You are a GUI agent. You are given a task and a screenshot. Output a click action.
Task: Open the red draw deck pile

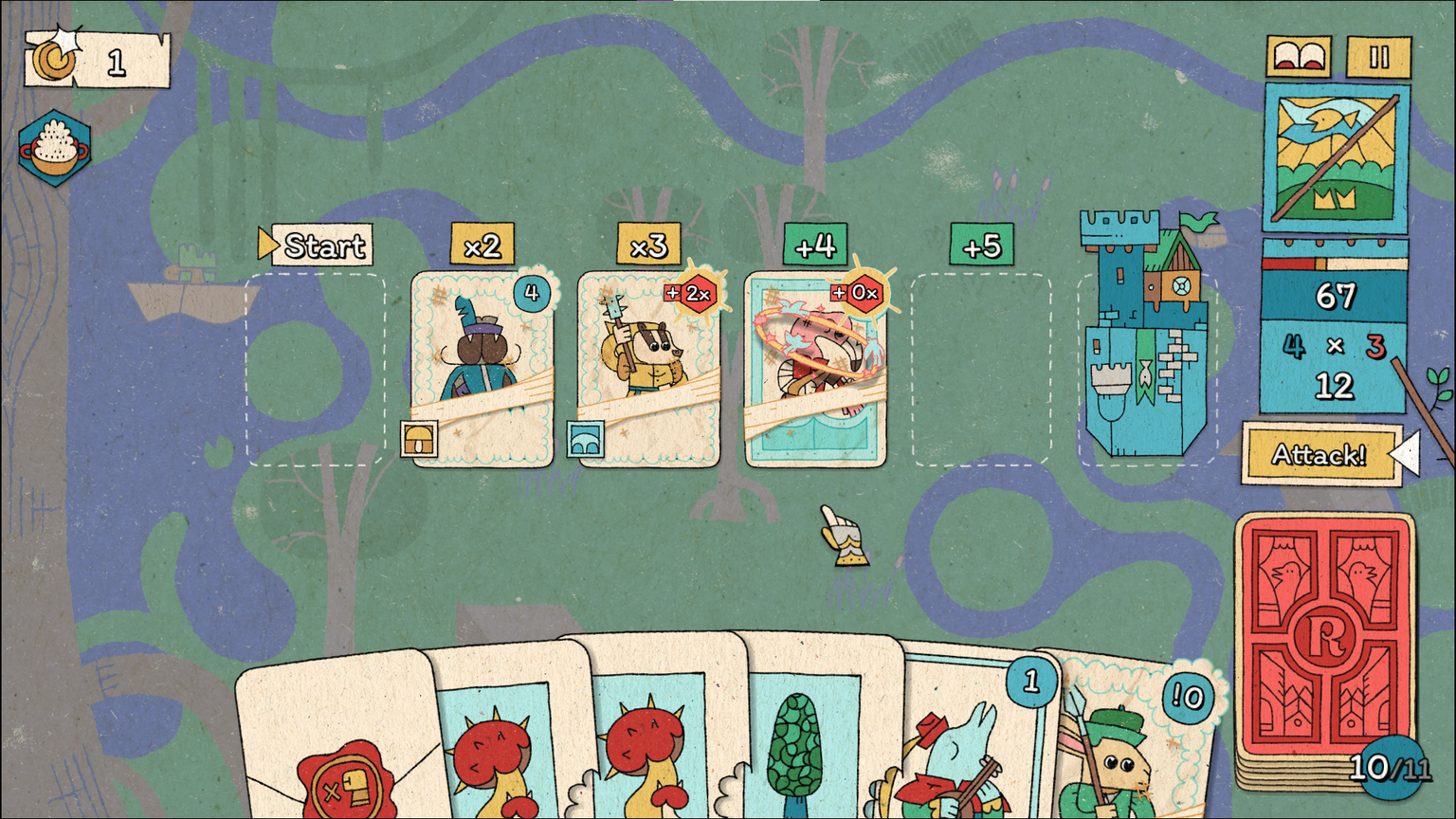pyautogui.click(x=1325, y=645)
